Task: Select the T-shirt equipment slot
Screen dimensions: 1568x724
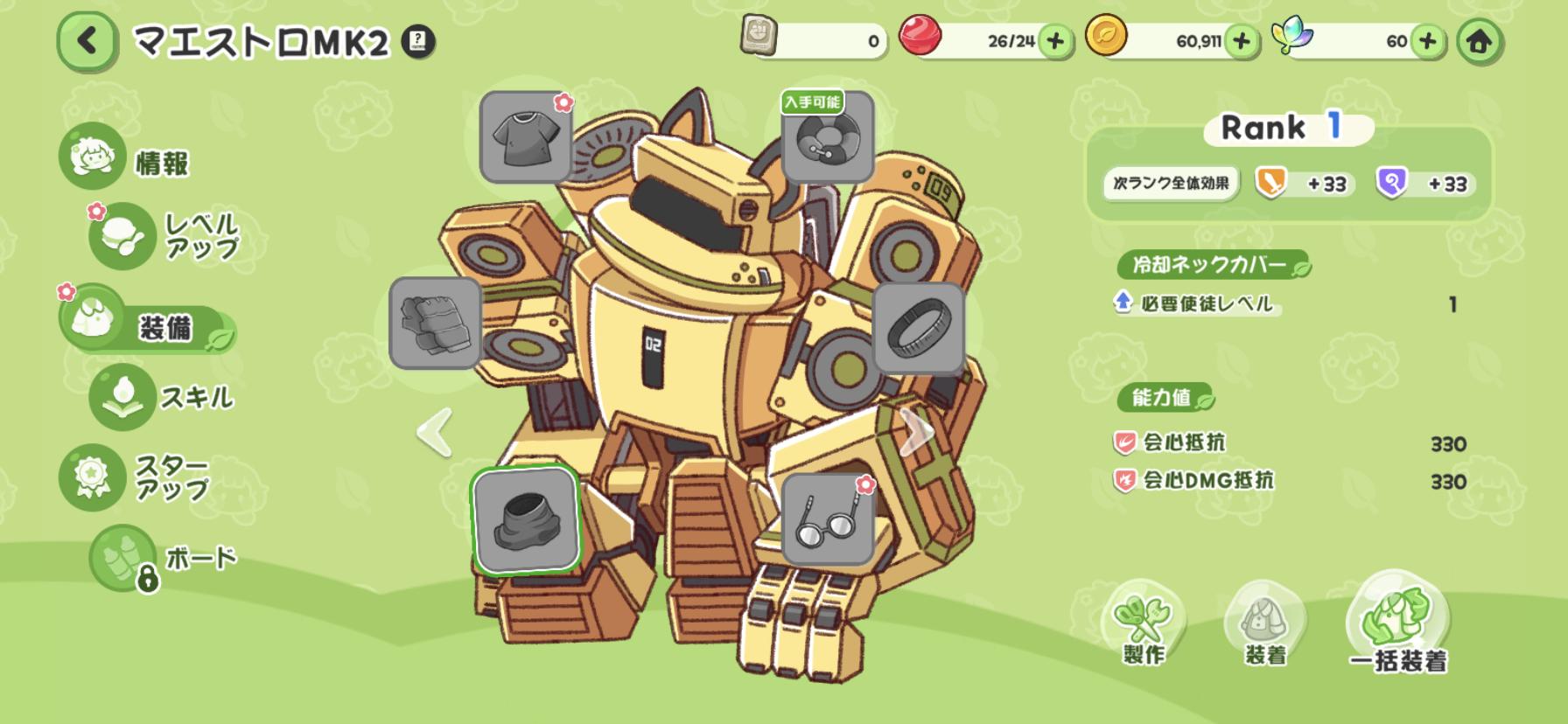Action: tap(526, 137)
